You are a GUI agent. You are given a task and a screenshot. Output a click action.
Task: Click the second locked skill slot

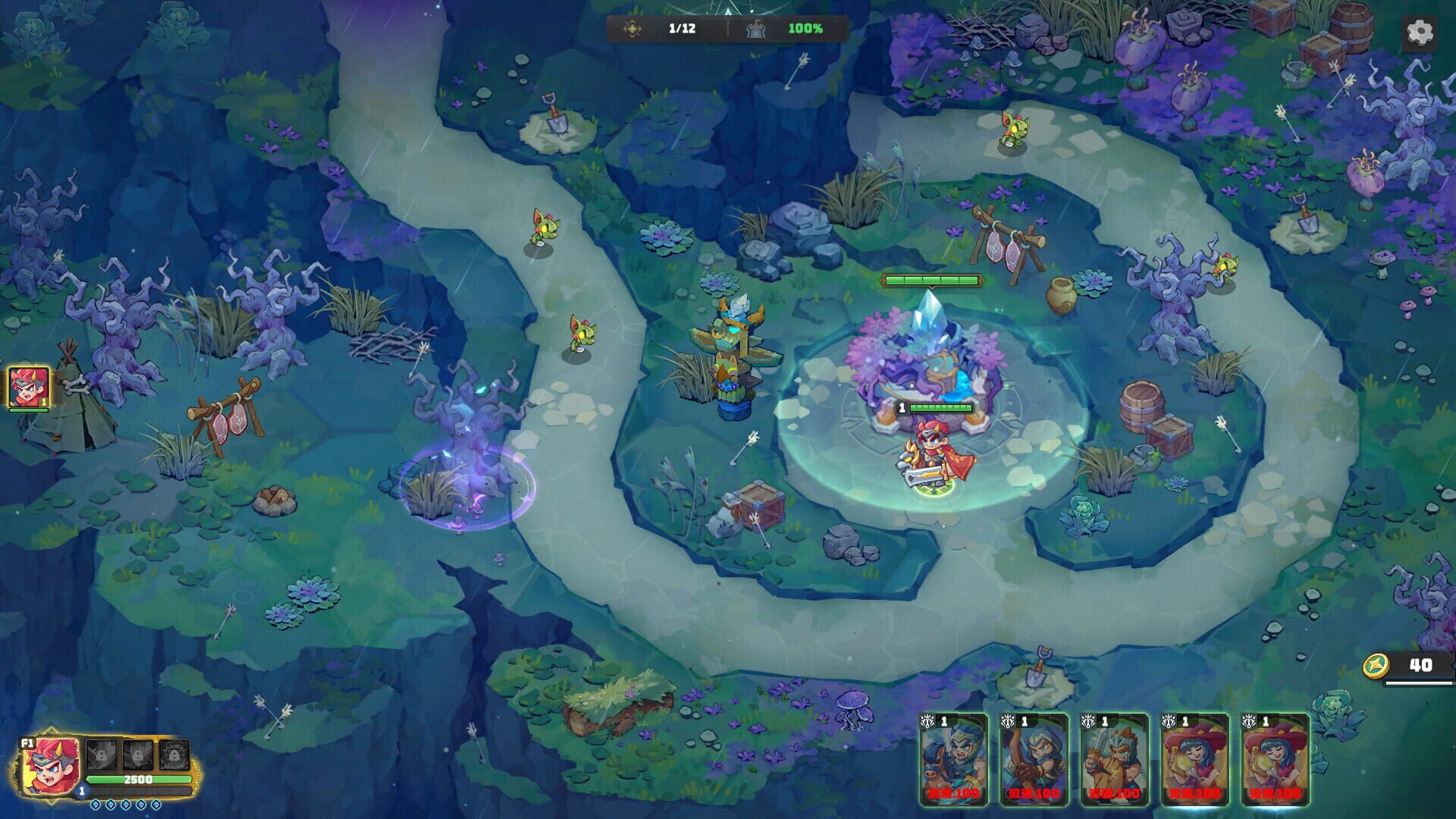point(138,756)
